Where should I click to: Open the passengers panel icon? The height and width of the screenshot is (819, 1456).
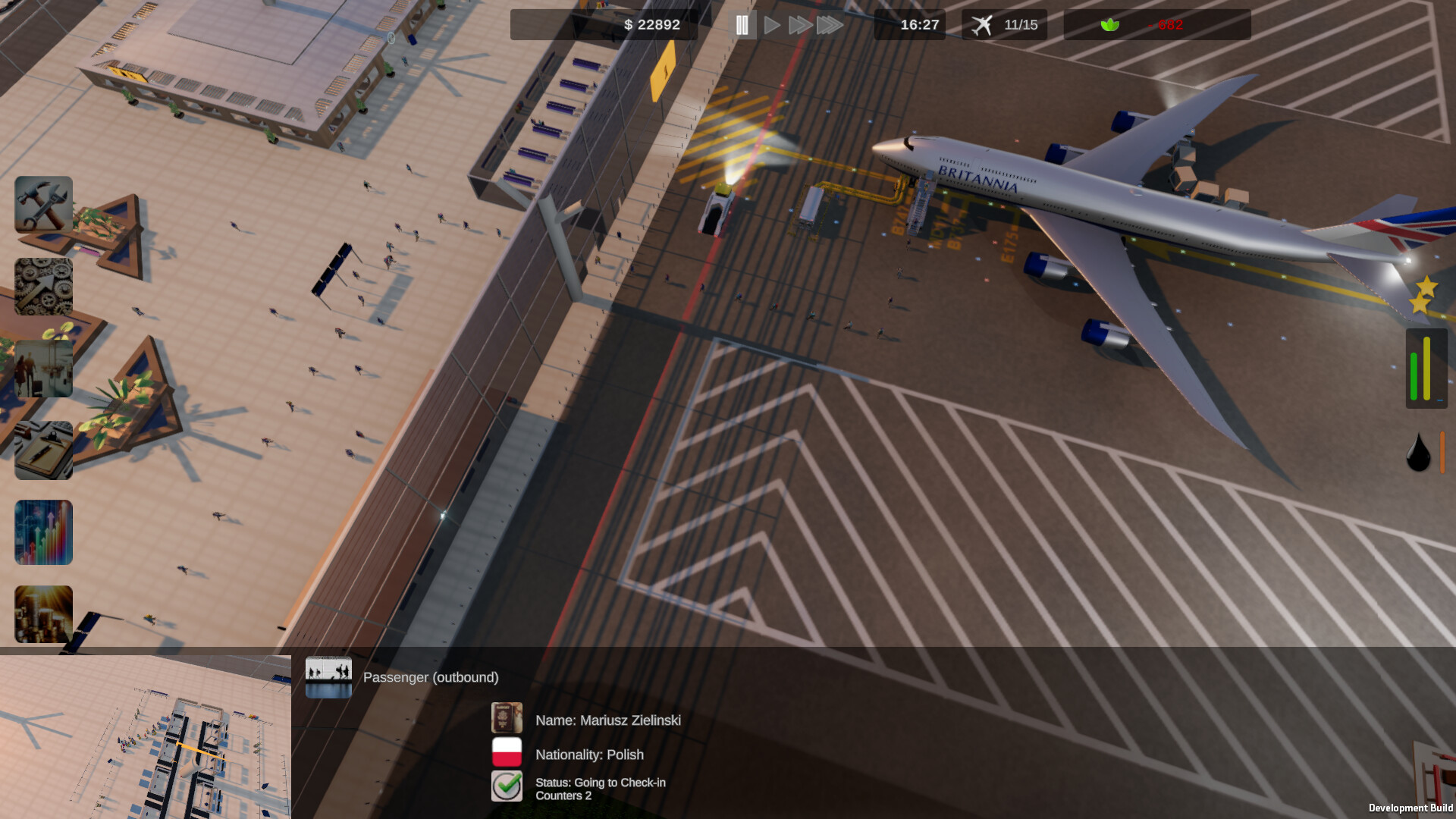[x=43, y=369]
